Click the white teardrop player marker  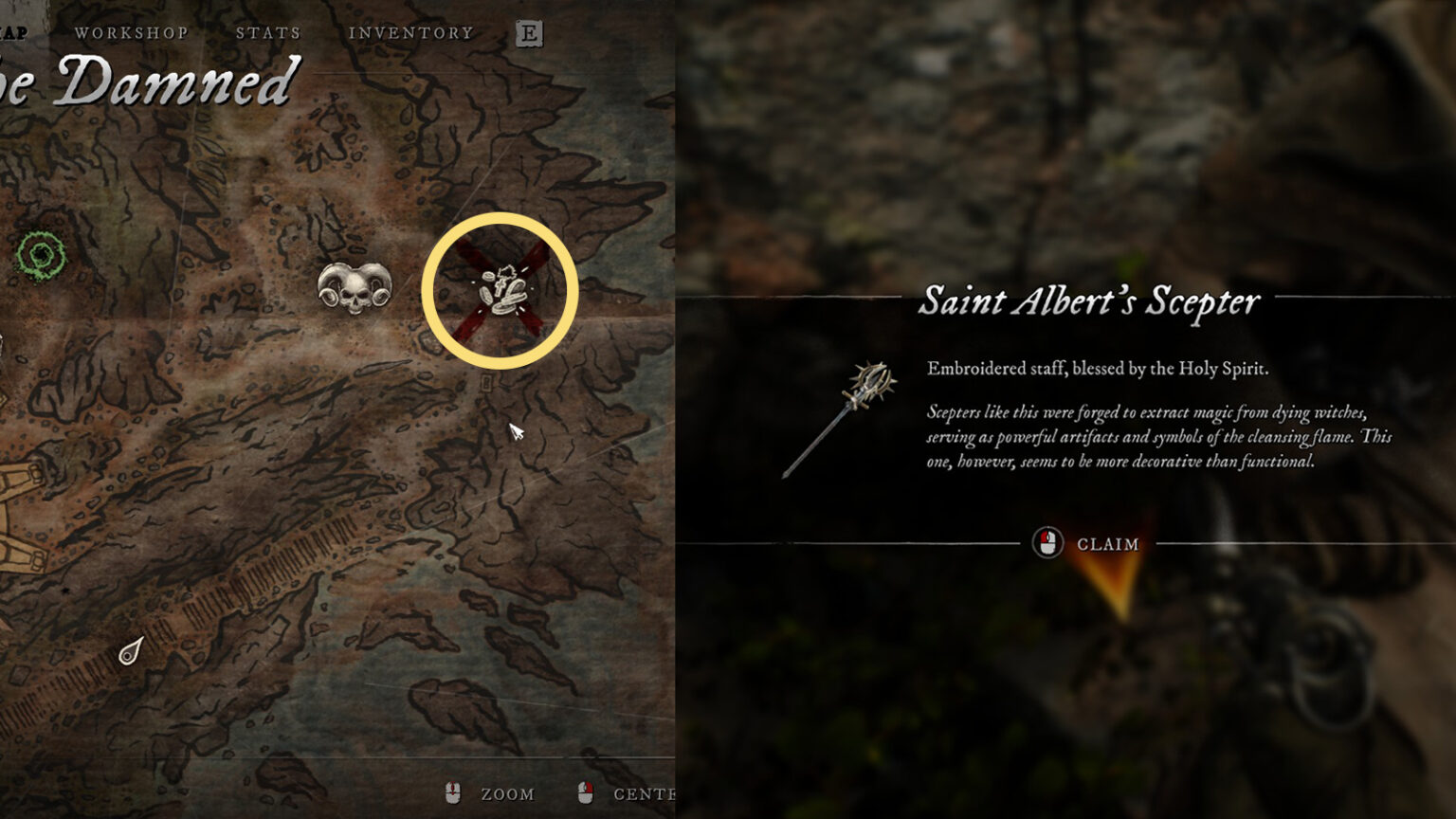(131, 651)
